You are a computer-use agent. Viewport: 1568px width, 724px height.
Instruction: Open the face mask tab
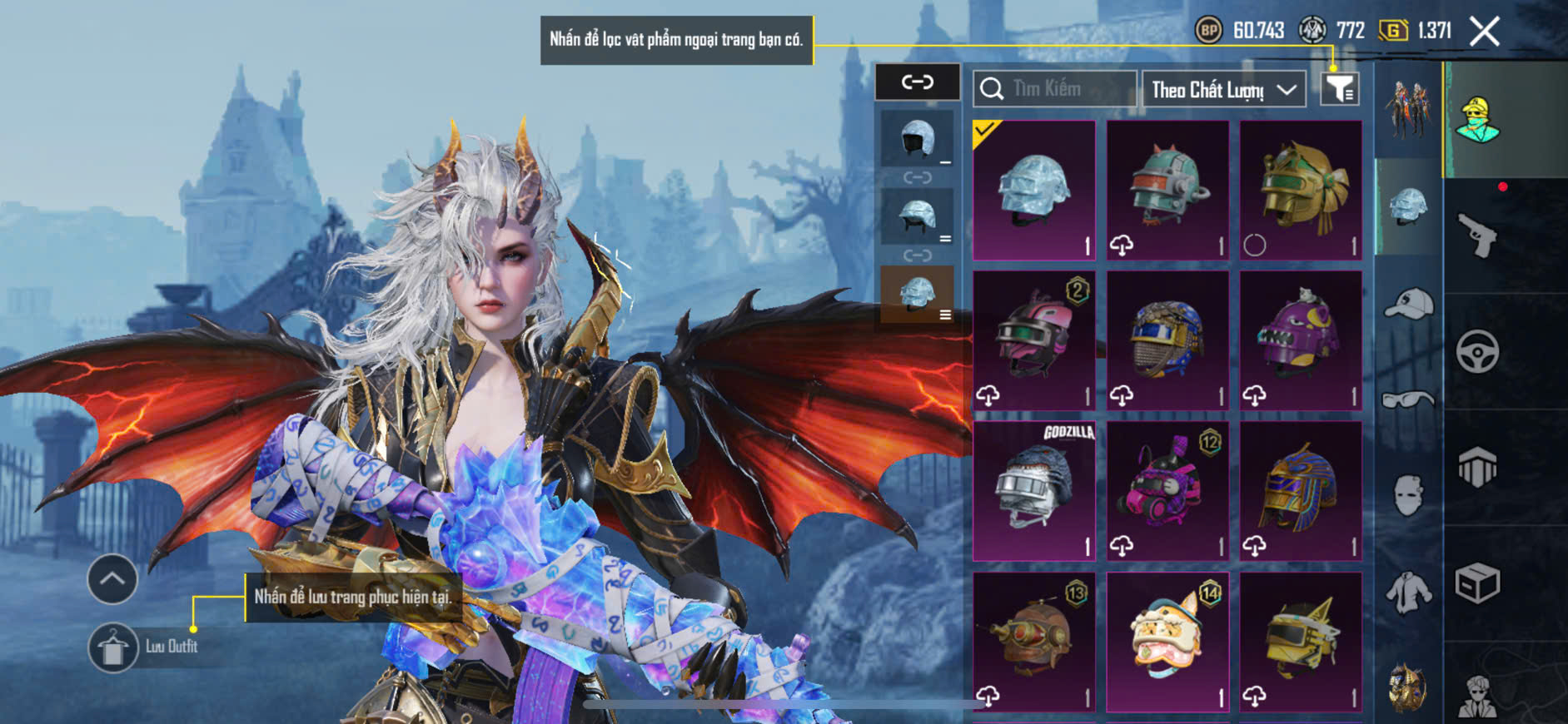pos(1408,495)
